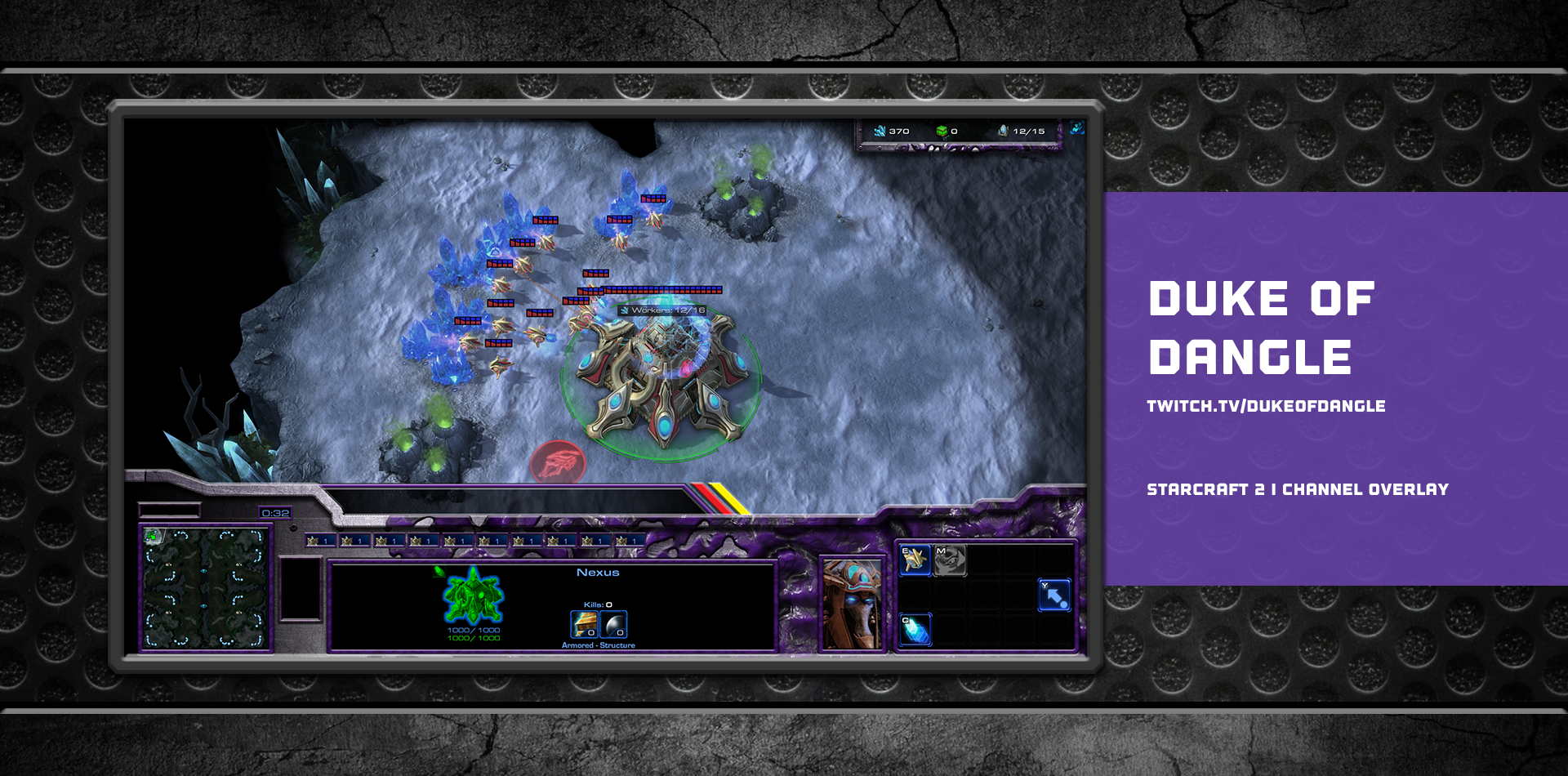This screenshot has height=776, width=1568.
Task: Open the social panel icon beside resources
Action: tap(1077, 128)
